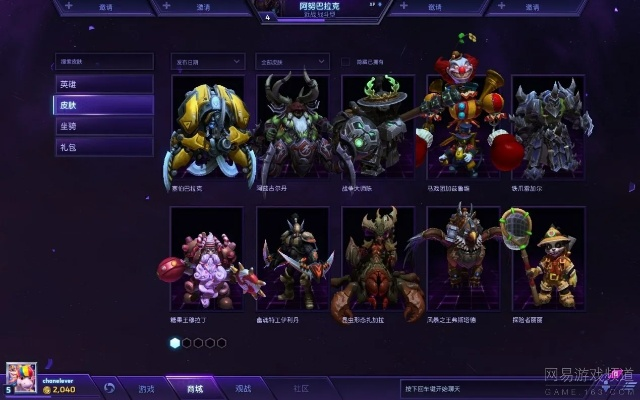Switch to the 观战 (Watch) bottom tab
The image size is (640, 400).
click(243, 388)
